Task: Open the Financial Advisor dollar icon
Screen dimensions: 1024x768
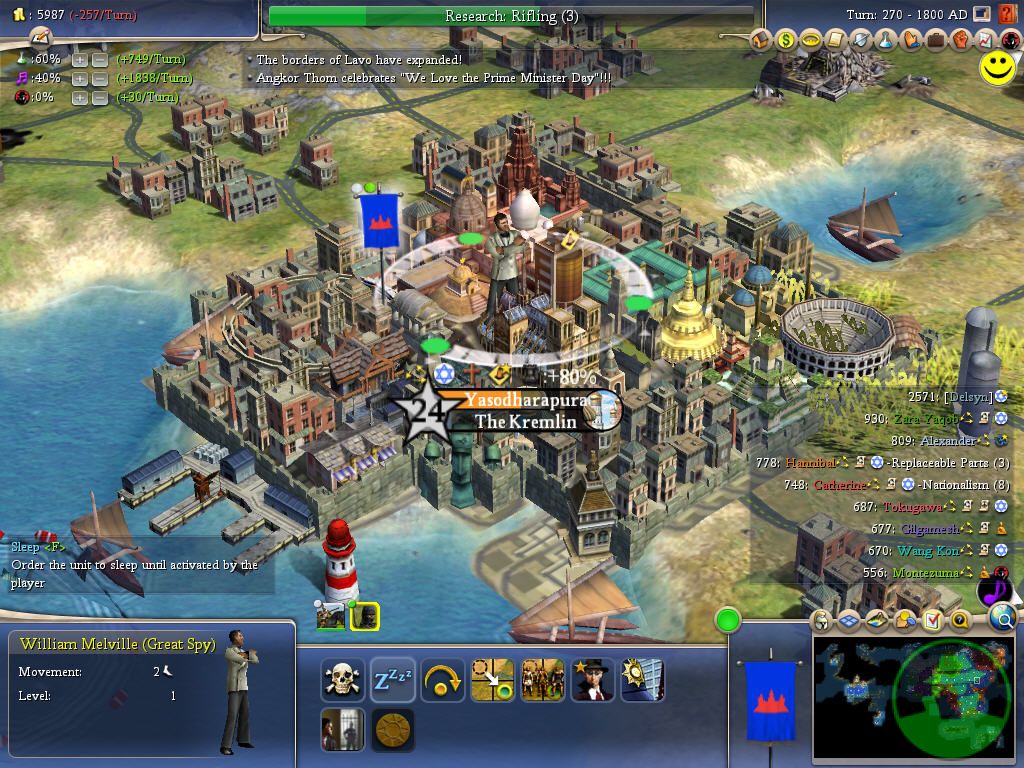Action: (x=786, y=40)
